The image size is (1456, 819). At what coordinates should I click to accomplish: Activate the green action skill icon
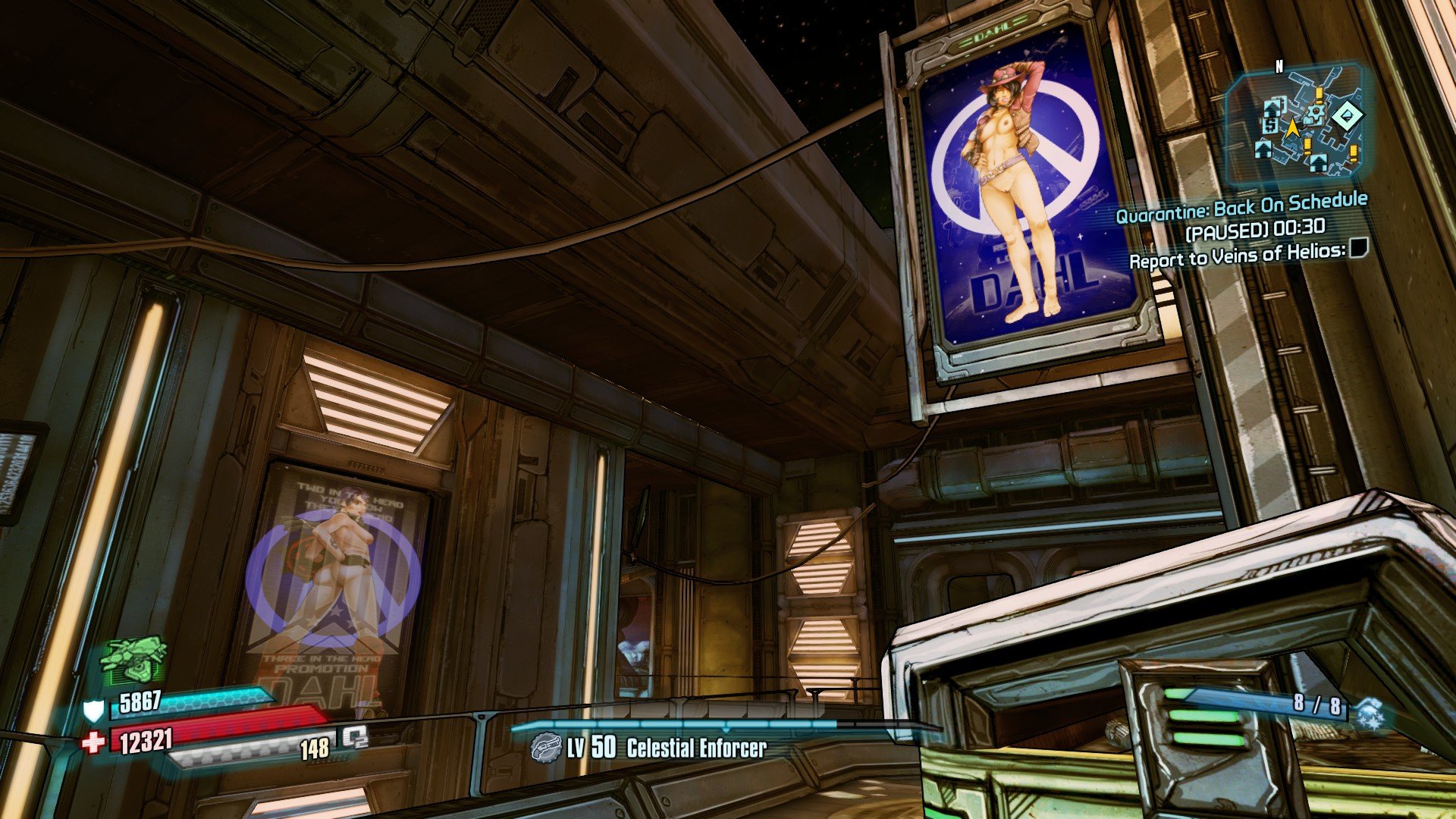[133, 659]
